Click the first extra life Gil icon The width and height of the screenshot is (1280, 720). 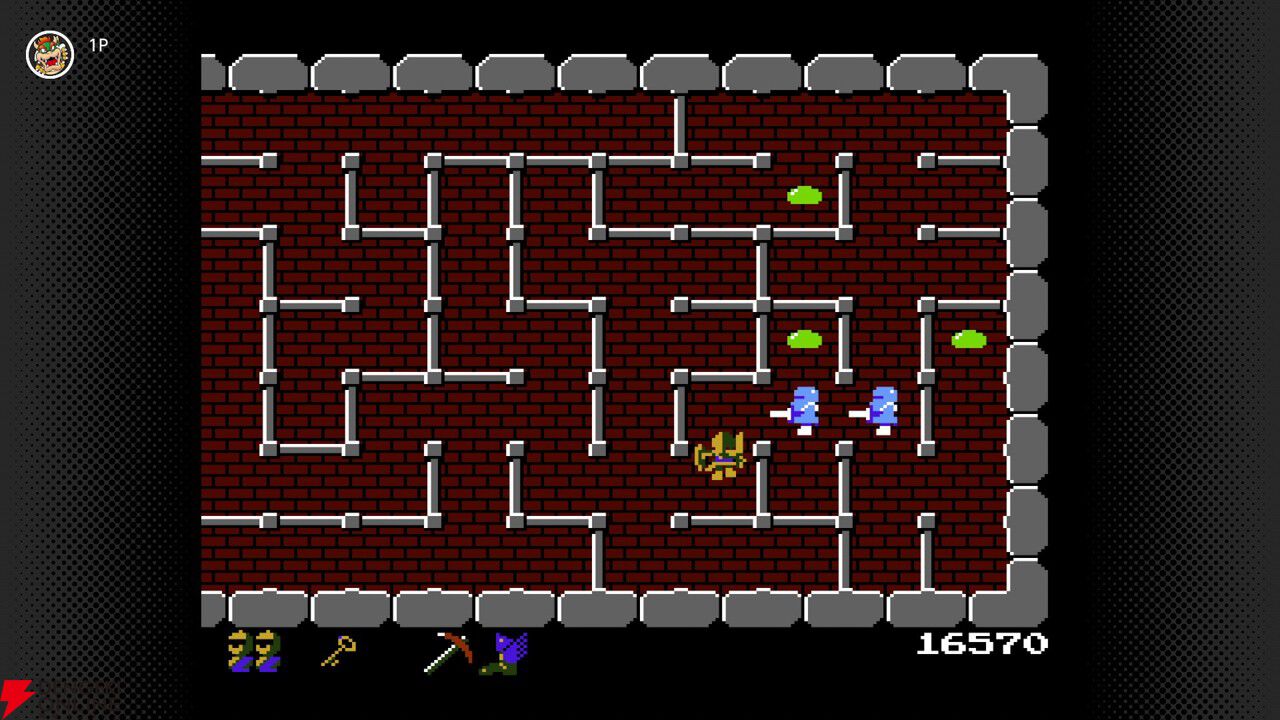coord(240,651)
